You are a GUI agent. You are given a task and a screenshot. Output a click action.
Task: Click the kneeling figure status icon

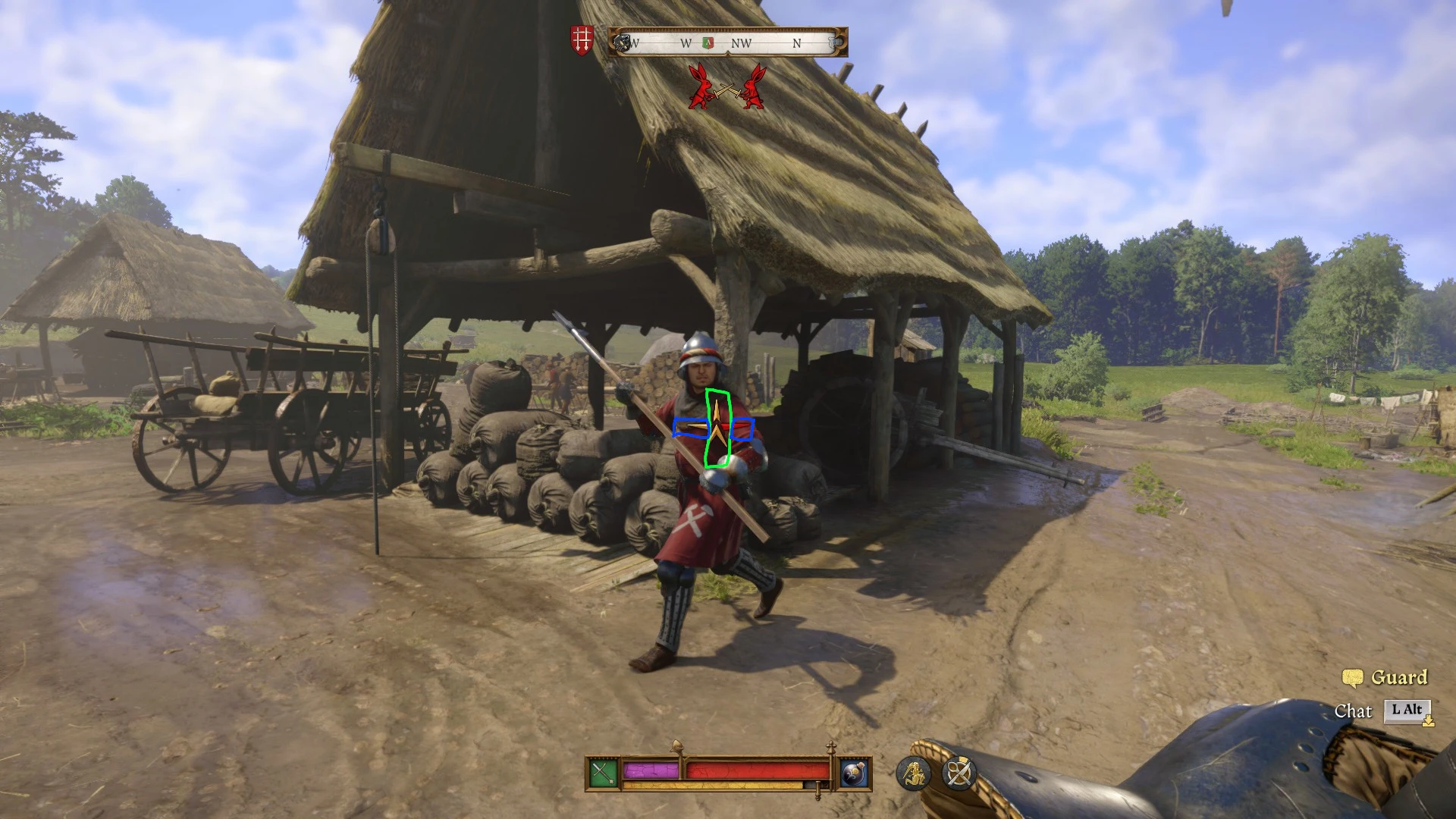915,773
